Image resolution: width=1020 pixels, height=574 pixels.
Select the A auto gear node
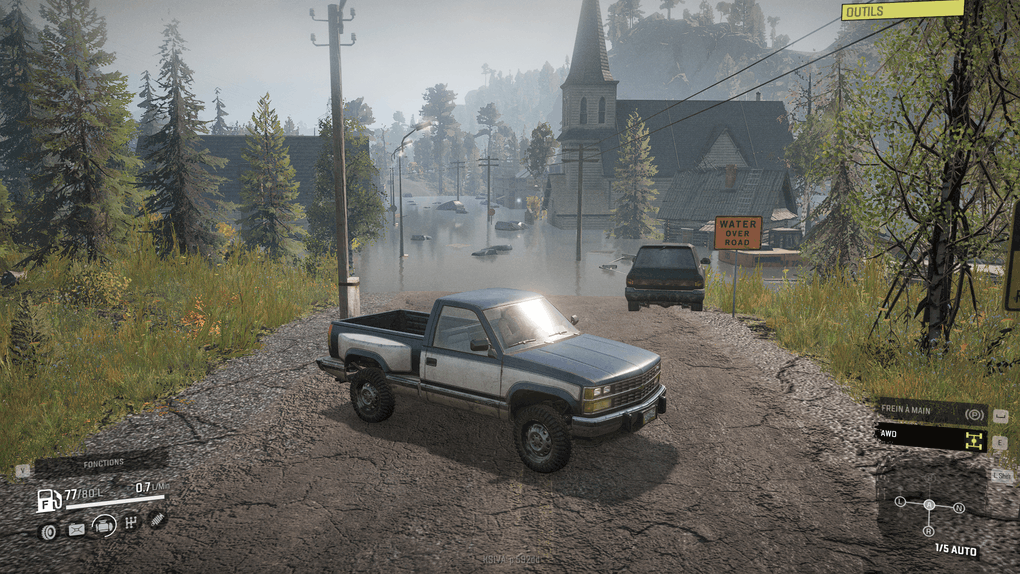pos(929,505)
